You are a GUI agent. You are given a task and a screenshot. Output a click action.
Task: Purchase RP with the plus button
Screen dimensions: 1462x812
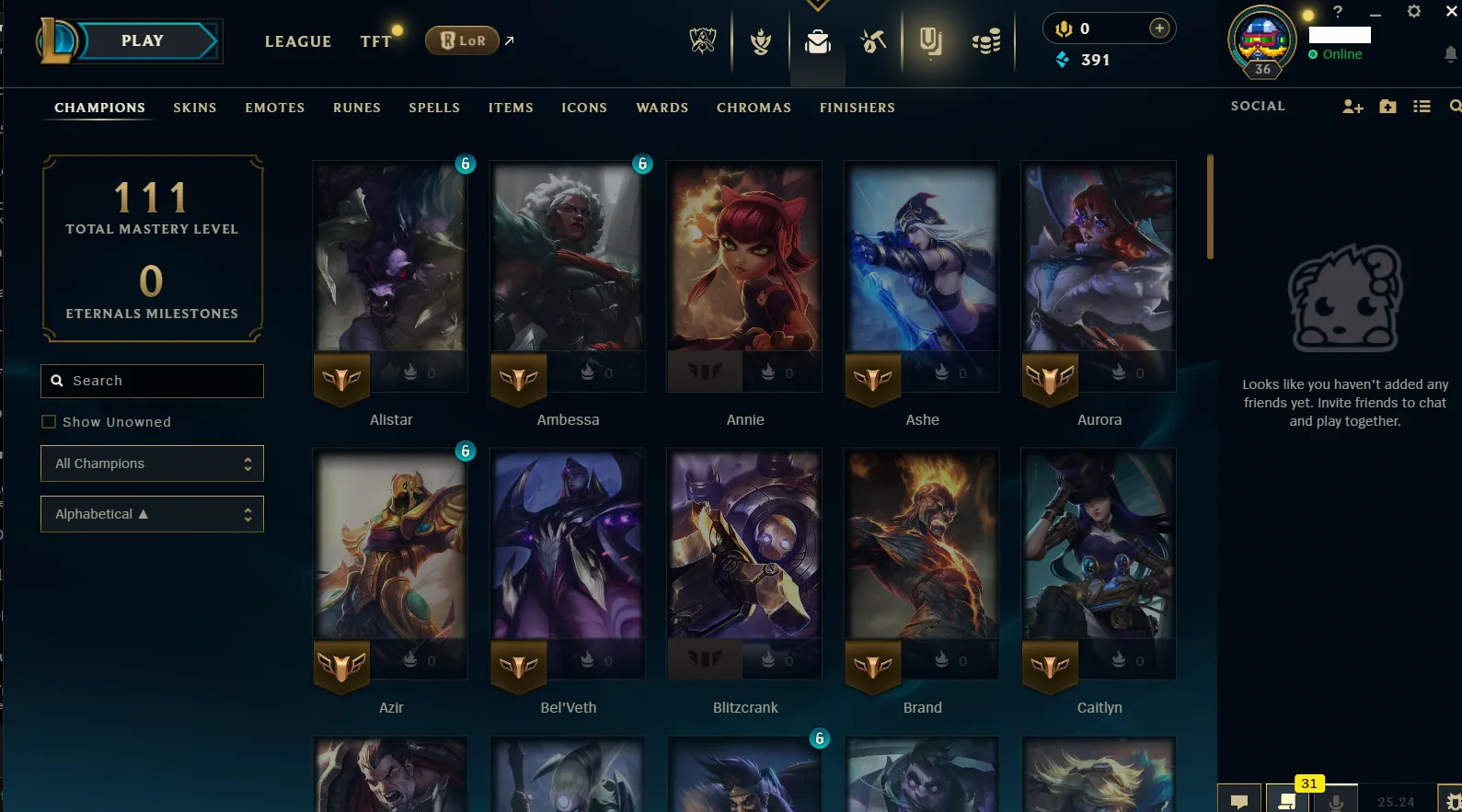point(1158,29)
